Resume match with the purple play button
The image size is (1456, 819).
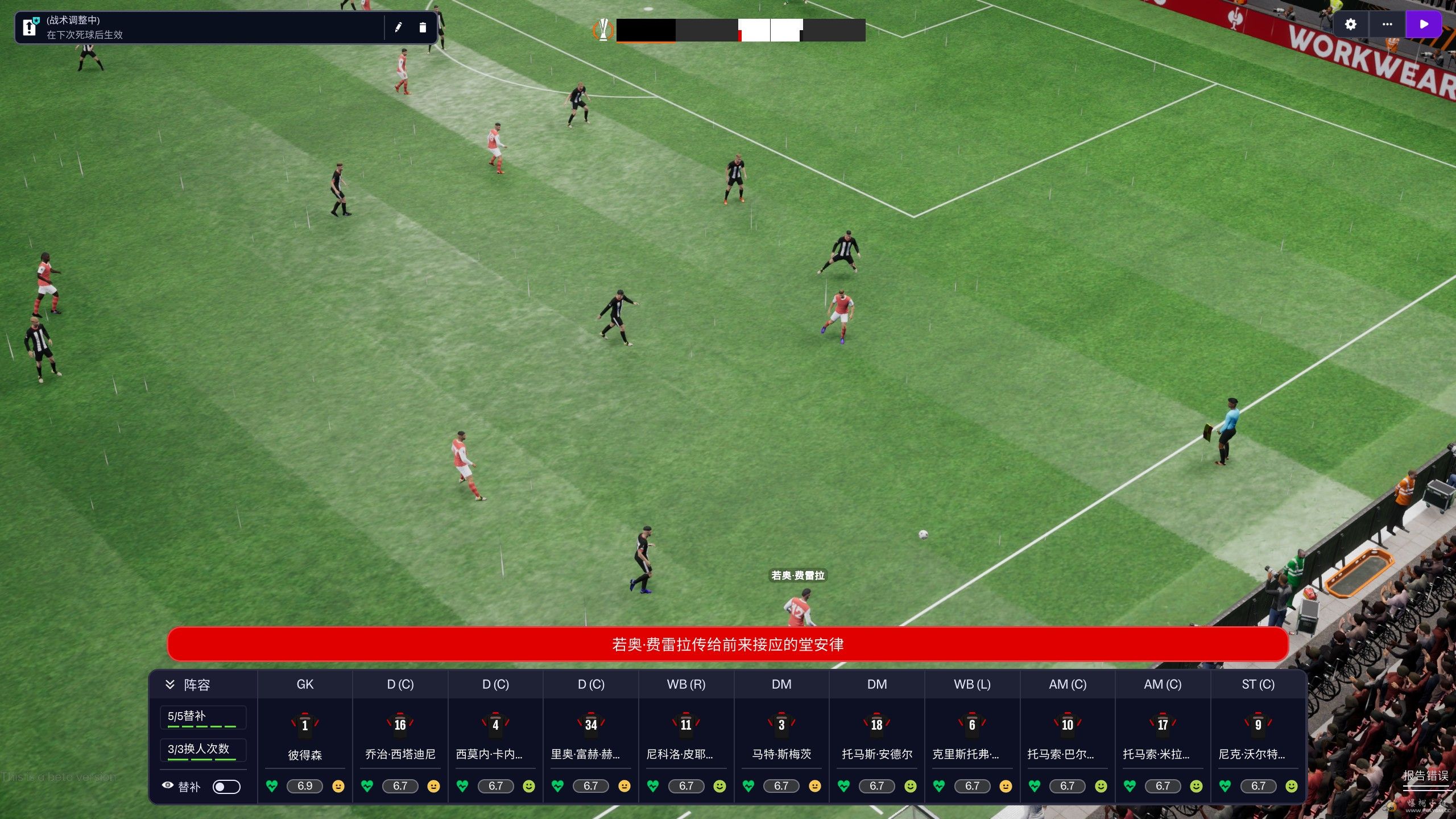point(1424,24)
